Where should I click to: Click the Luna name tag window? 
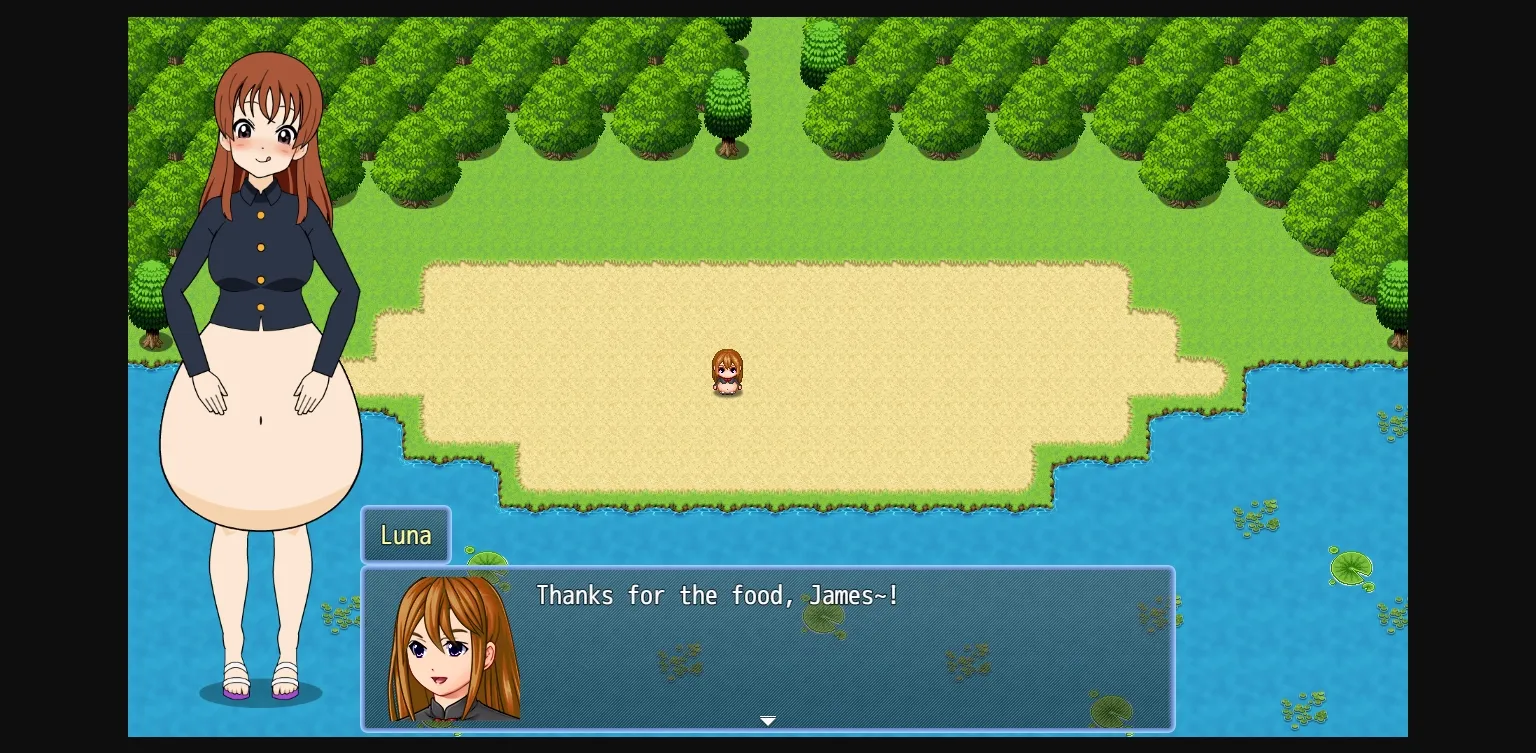(405, 535)
